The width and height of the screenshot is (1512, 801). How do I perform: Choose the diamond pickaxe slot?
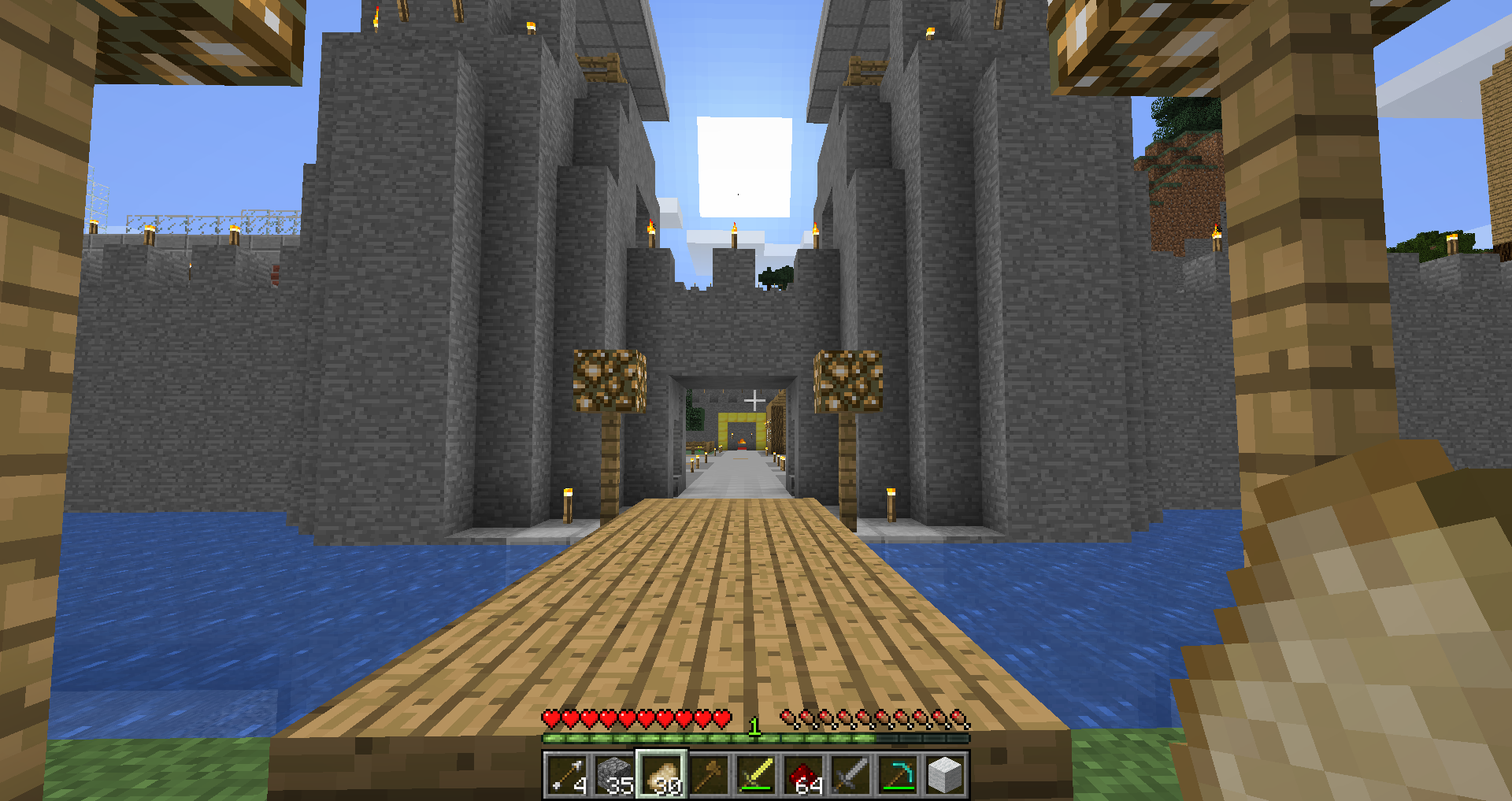tap(898, 775)
